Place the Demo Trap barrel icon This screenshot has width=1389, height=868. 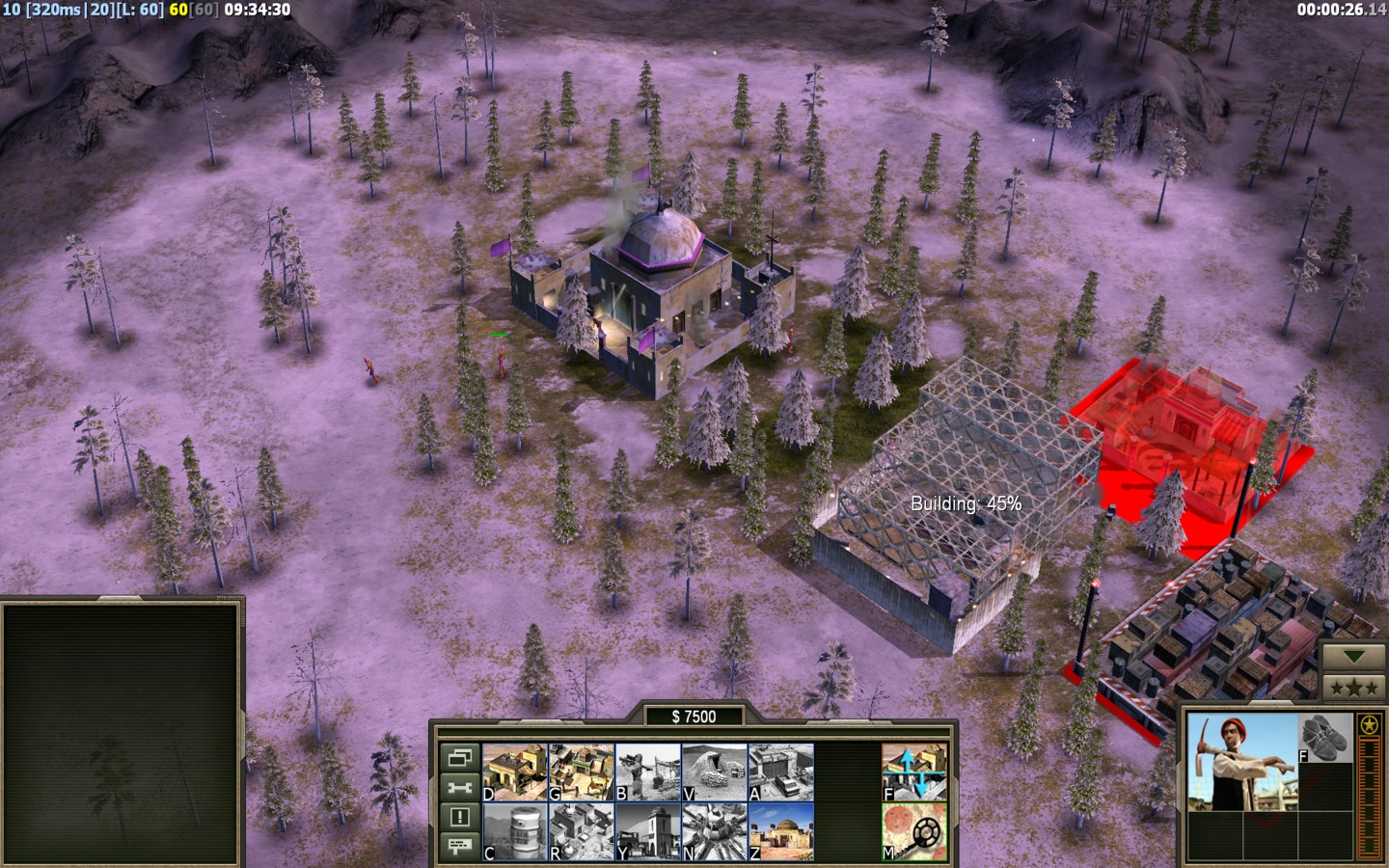coord(515,831)
